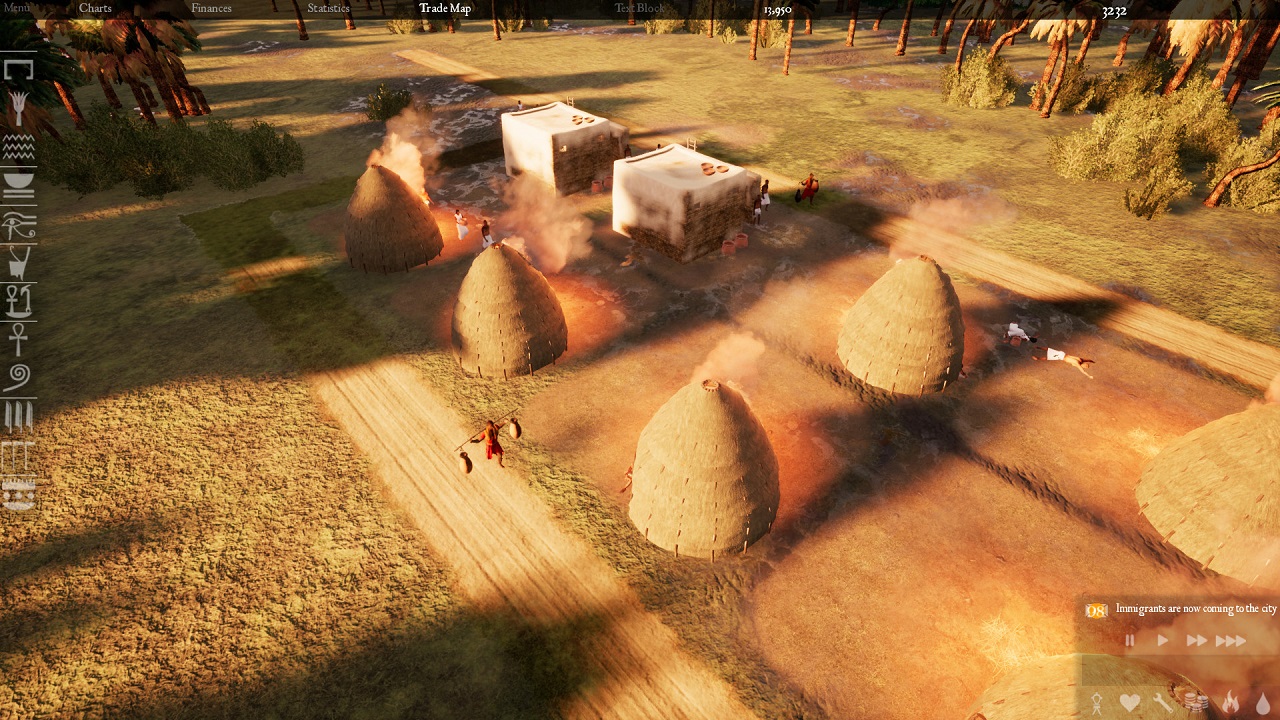Select the water waves build category

pyautogui.click(x=18, y=148)
